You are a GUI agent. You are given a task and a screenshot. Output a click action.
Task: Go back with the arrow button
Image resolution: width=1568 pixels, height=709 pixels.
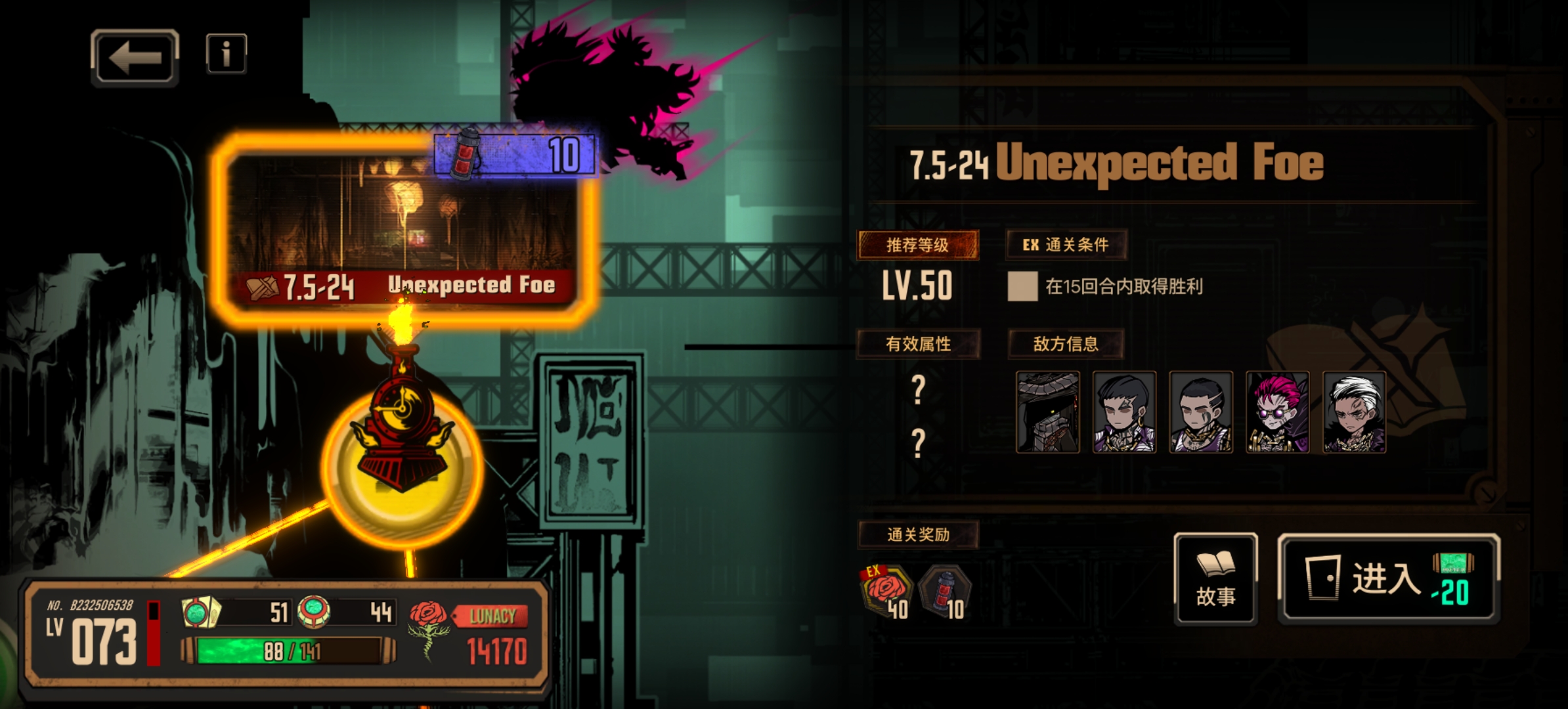[135, 58]
